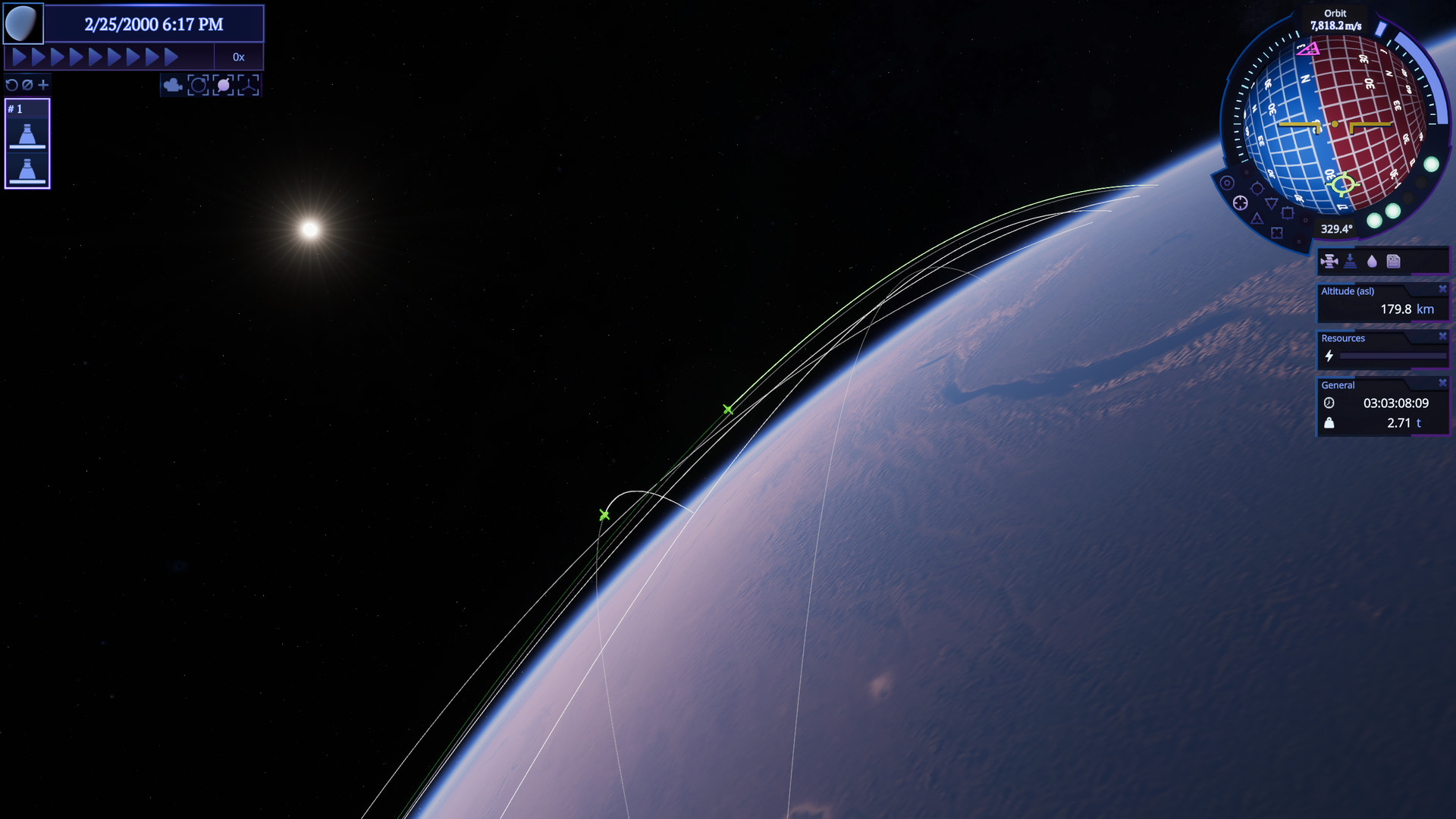Click the plus icon to add a stage

42,85
